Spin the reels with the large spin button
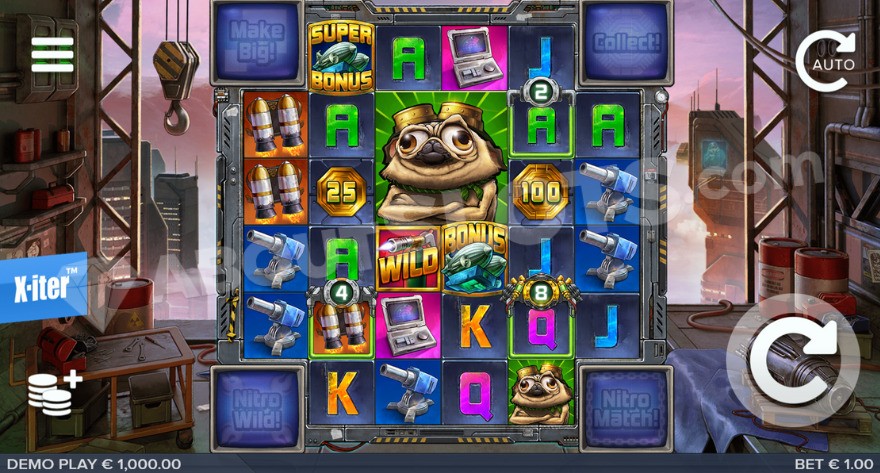 pyautogui.click(x=793, y=361)
